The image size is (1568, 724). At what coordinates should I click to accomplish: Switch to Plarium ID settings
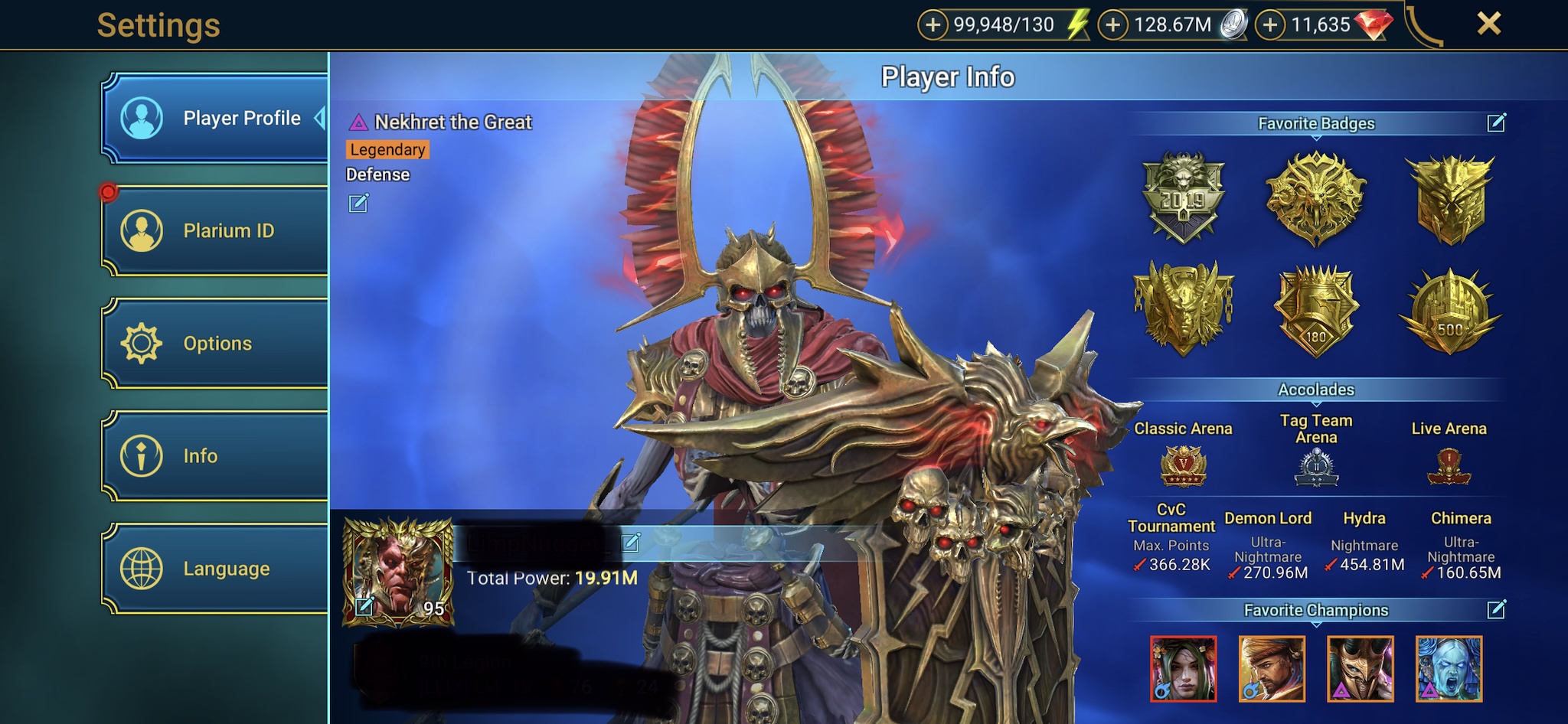pyautogui.click(x=216, y=230)
